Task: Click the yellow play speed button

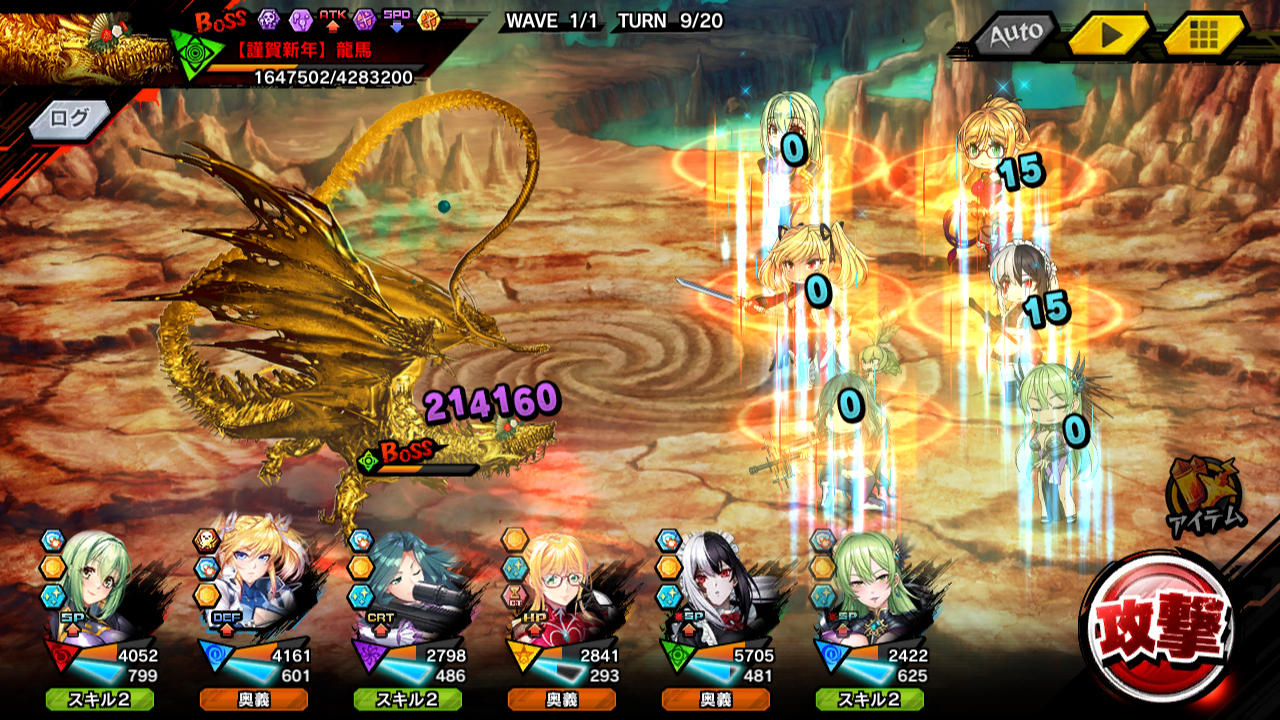Action: point(1108,35)
